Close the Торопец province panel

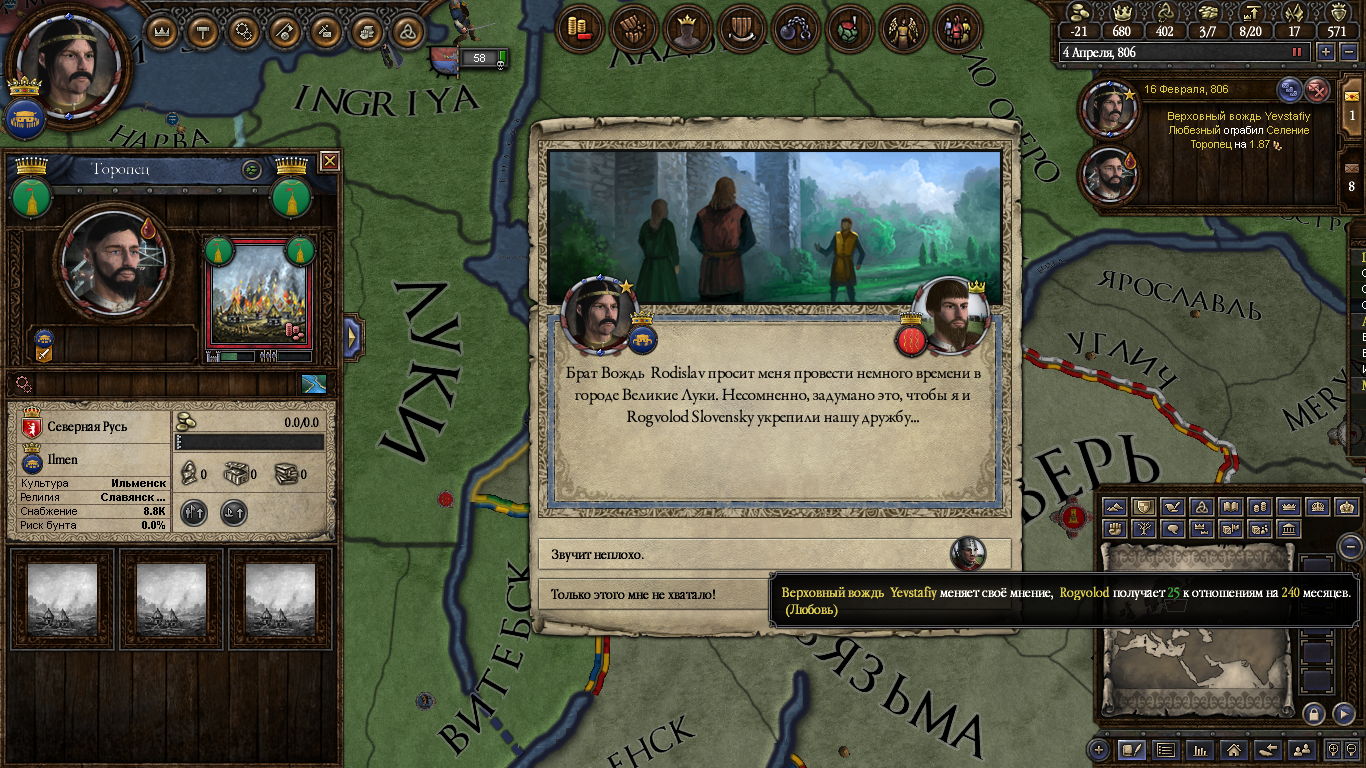[329, 161]
